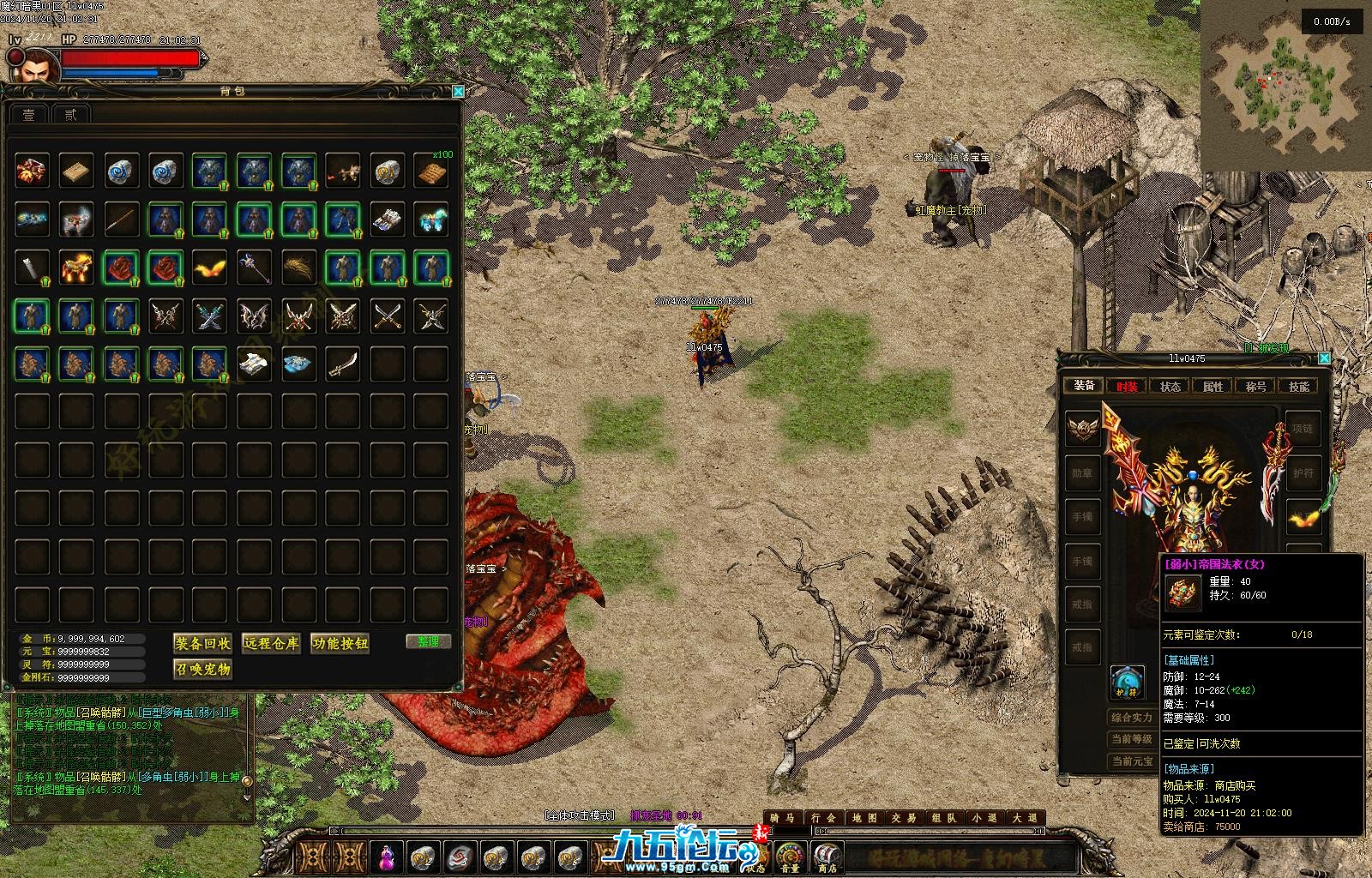Switch to the 时装 fashion tab
Screen dimensions: 1372x878
tap(1127, 386)
